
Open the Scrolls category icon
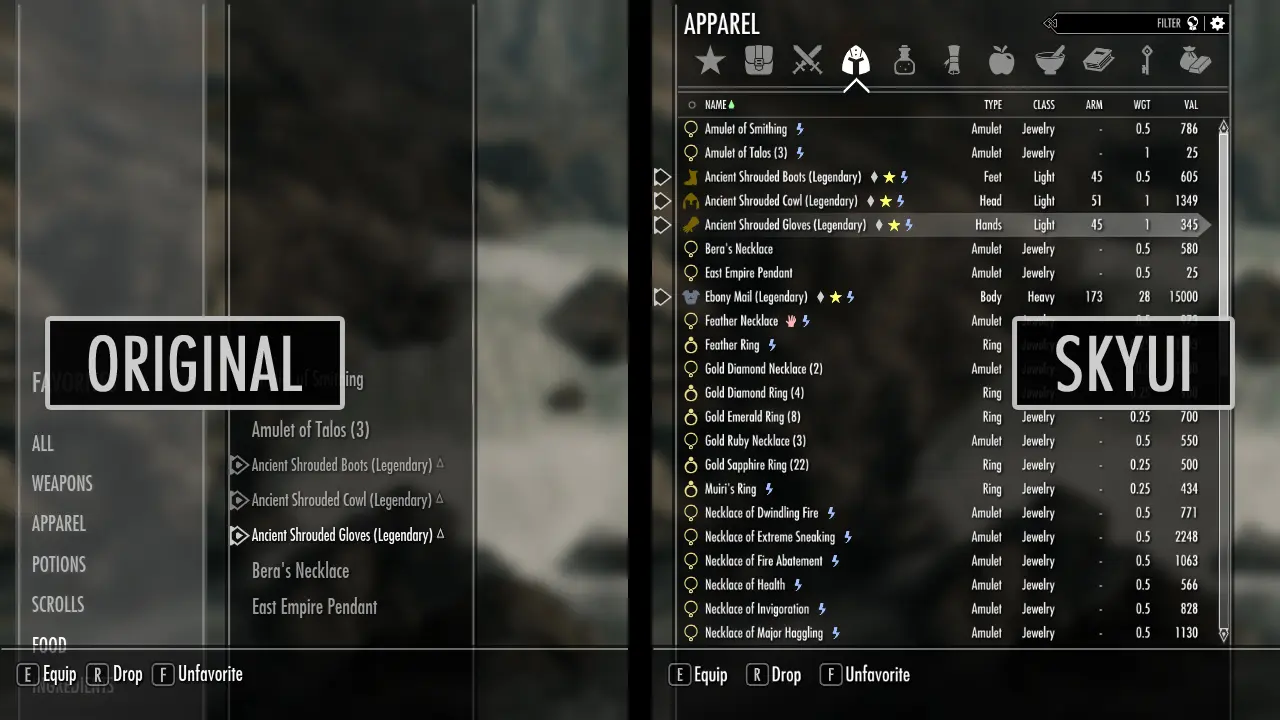coord(952,60)
